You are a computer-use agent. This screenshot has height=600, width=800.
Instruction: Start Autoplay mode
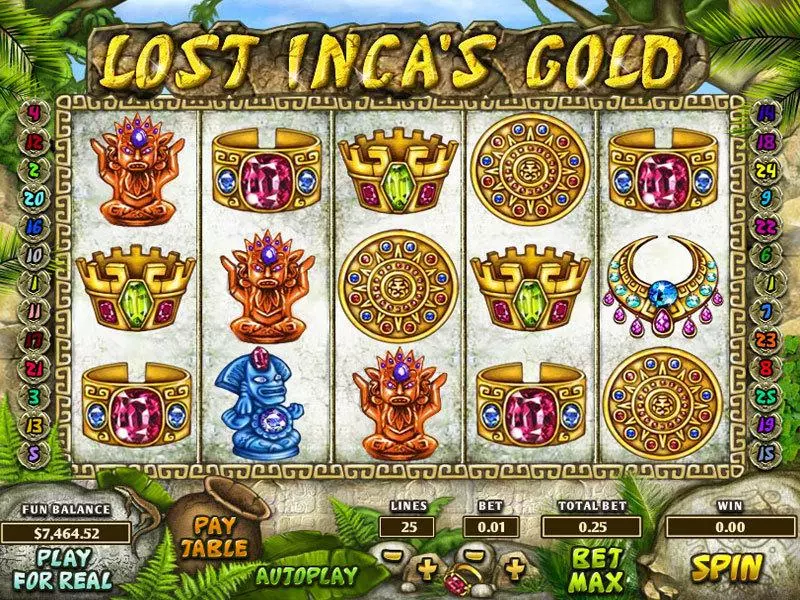[x=307, y=575]
